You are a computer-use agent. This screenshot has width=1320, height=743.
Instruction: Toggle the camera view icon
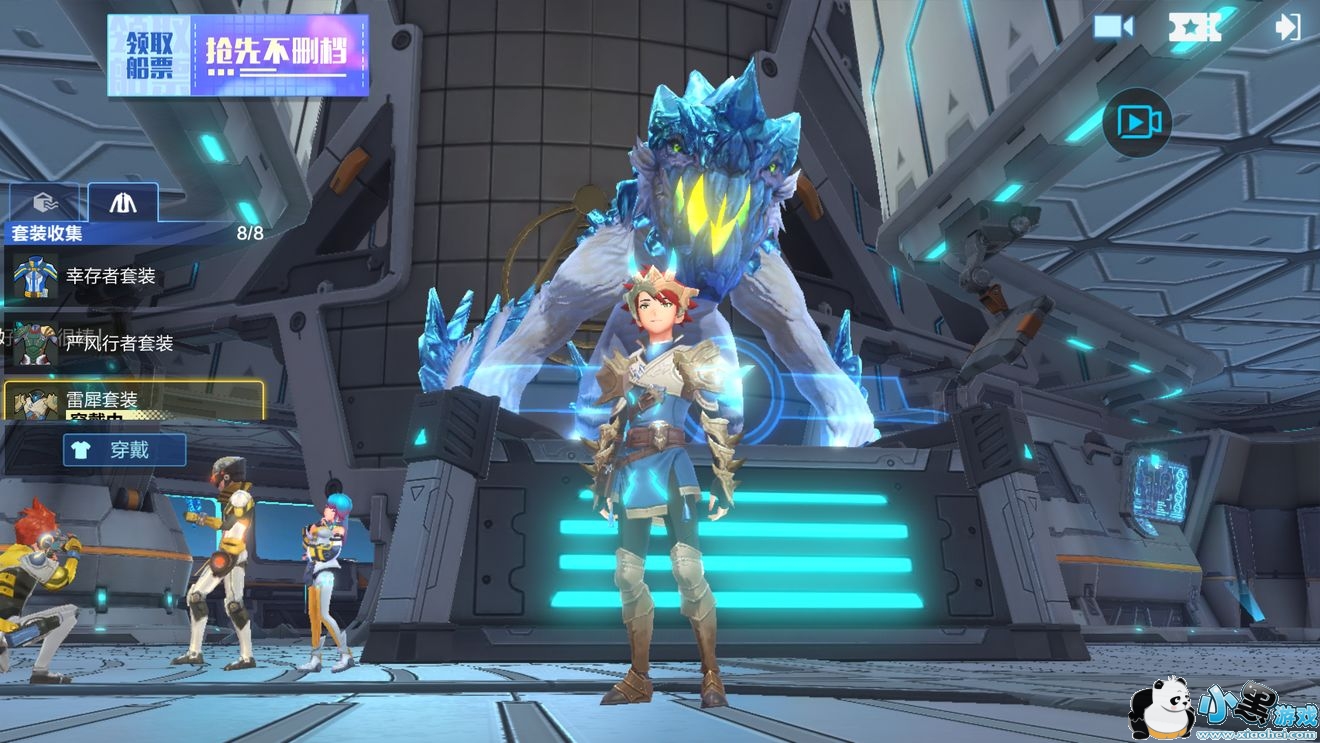pos(1112,27)
